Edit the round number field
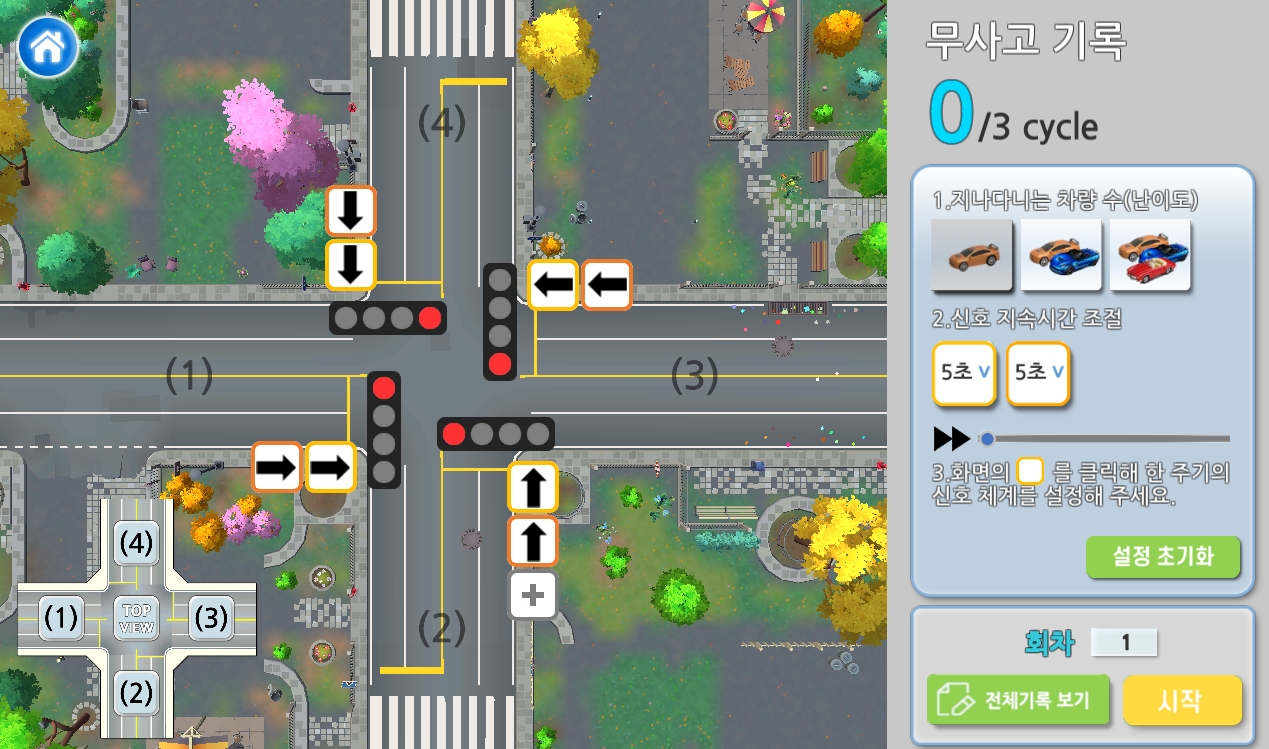The height and width of the screenshot is (749, 1269). [1125, 642]
